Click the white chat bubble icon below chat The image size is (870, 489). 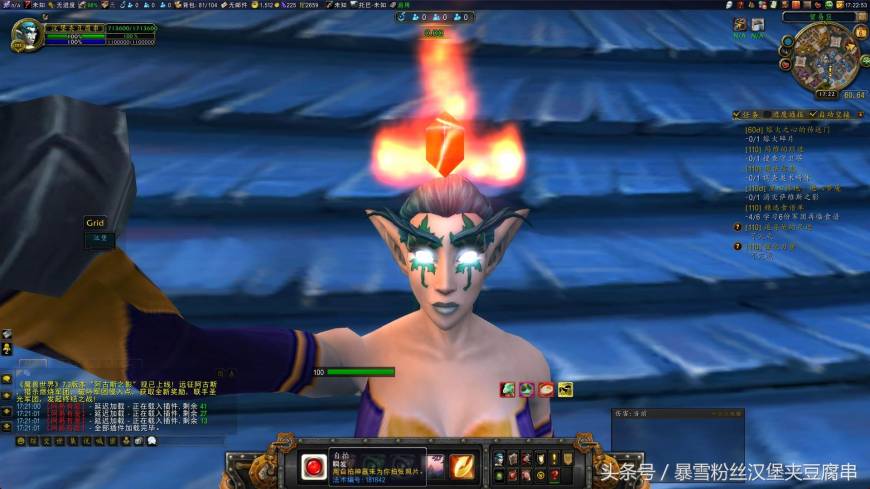tap(152, 440)
